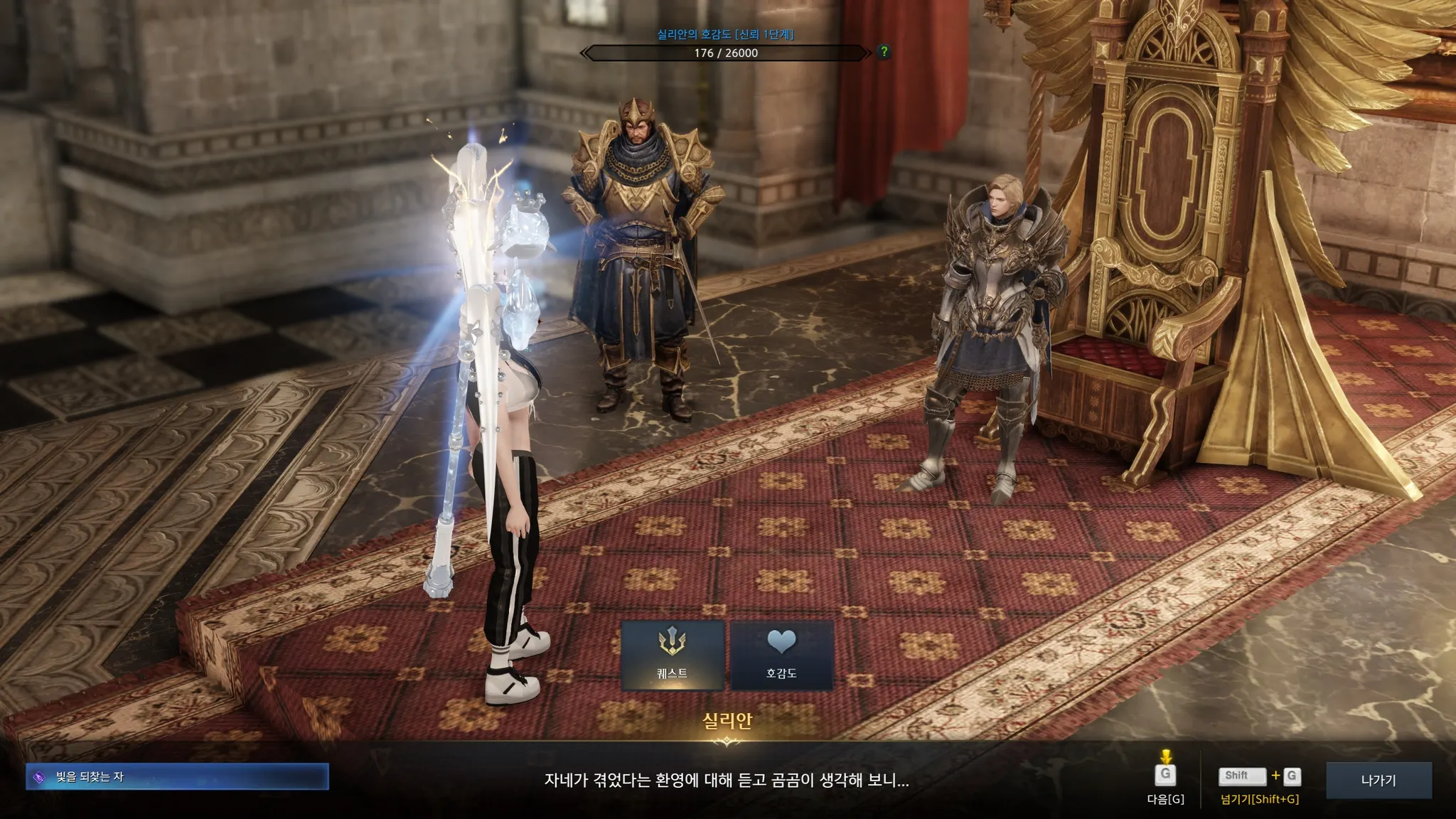
Task: Open the 퀘스트 quest option
Action: coord(673,655)
